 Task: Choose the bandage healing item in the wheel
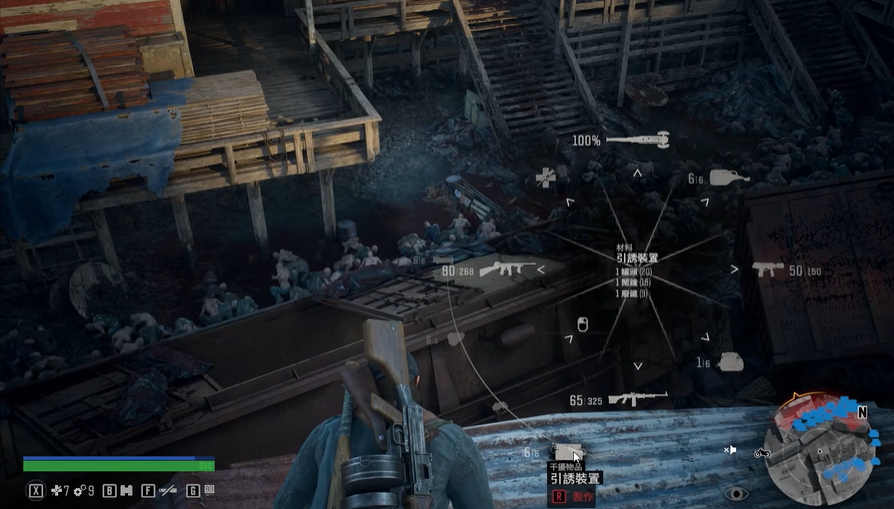click(545, 178)
